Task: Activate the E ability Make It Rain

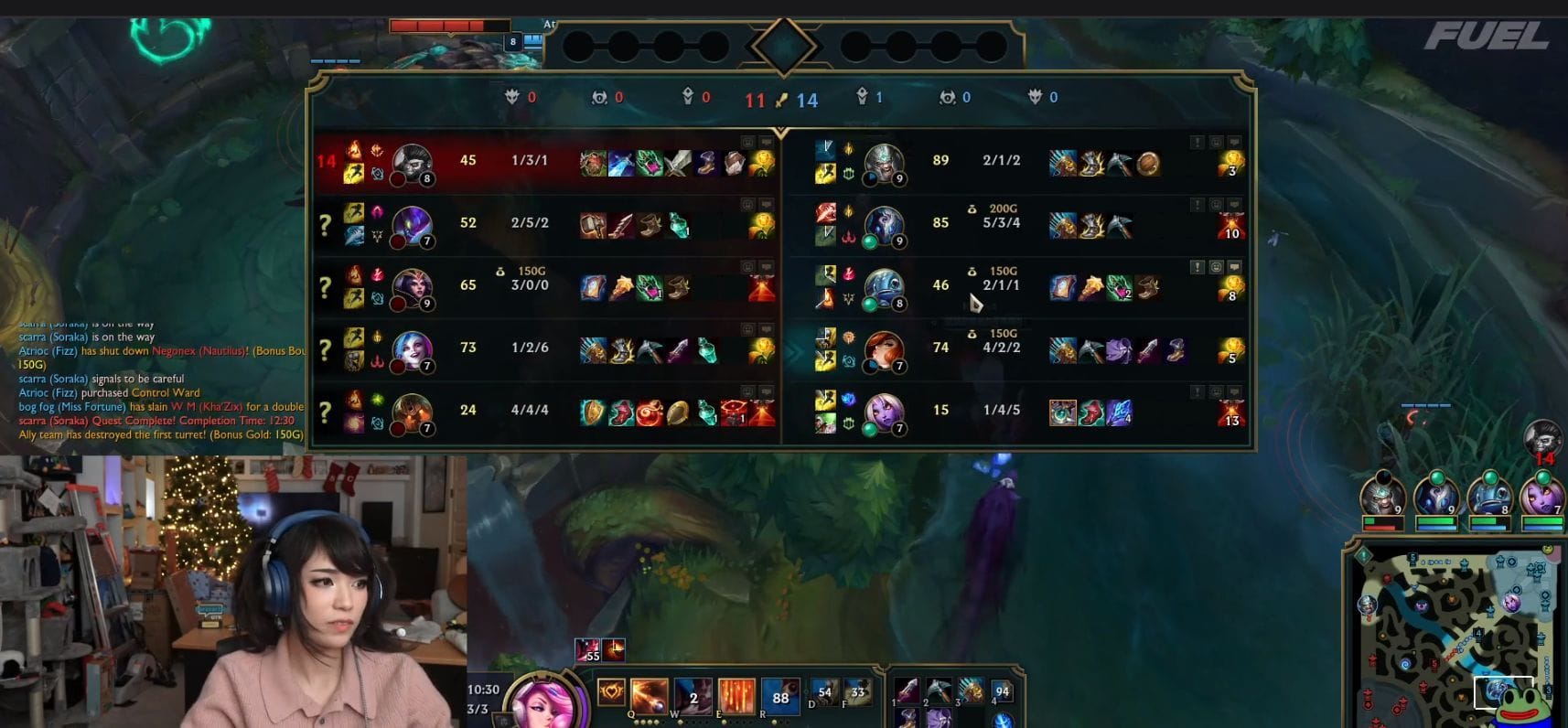Action: (736, 693)
